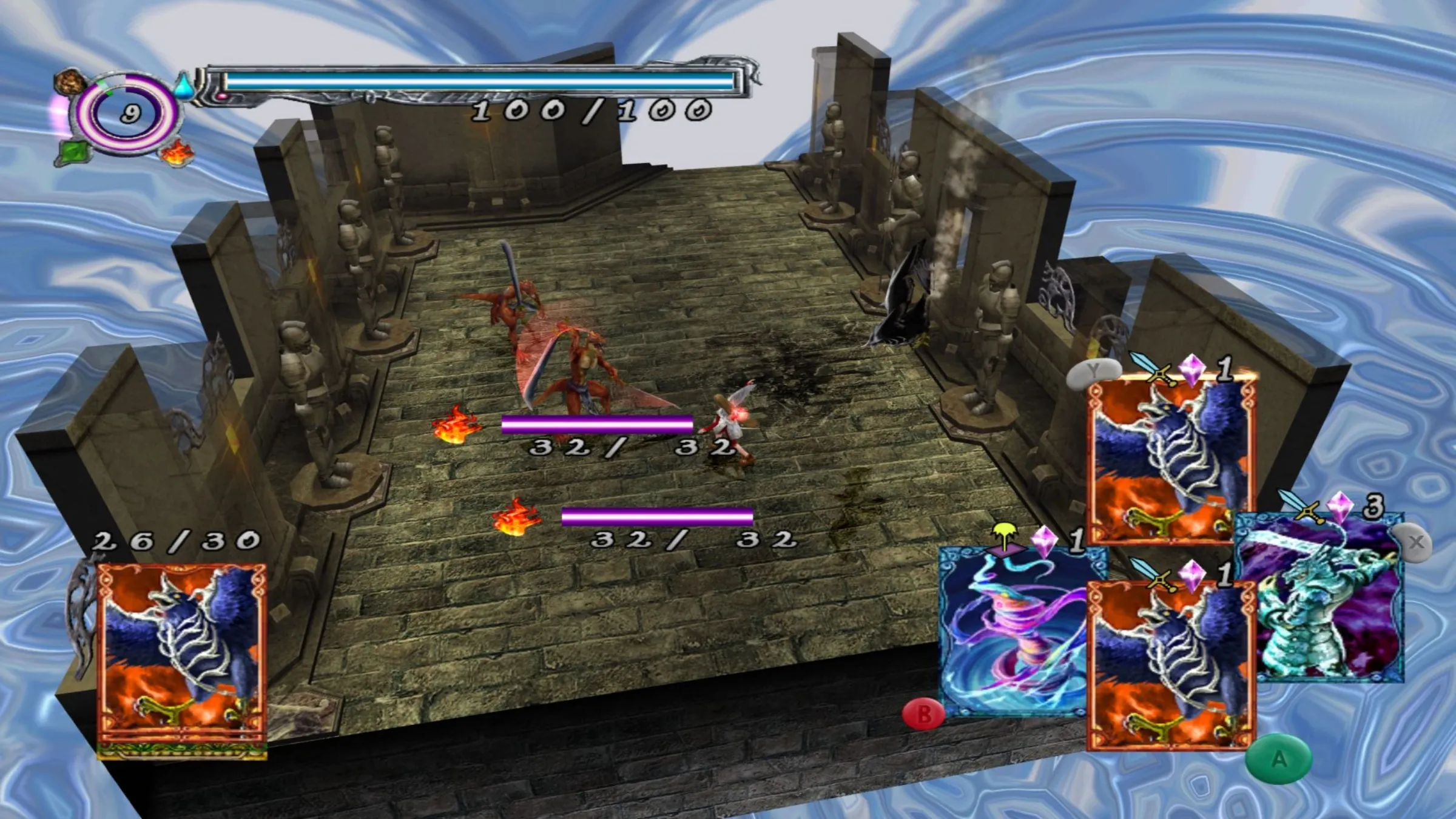Choose the teal sword dragon card costing 3
The image size is (1456, 819).
tap(1329, 601)
